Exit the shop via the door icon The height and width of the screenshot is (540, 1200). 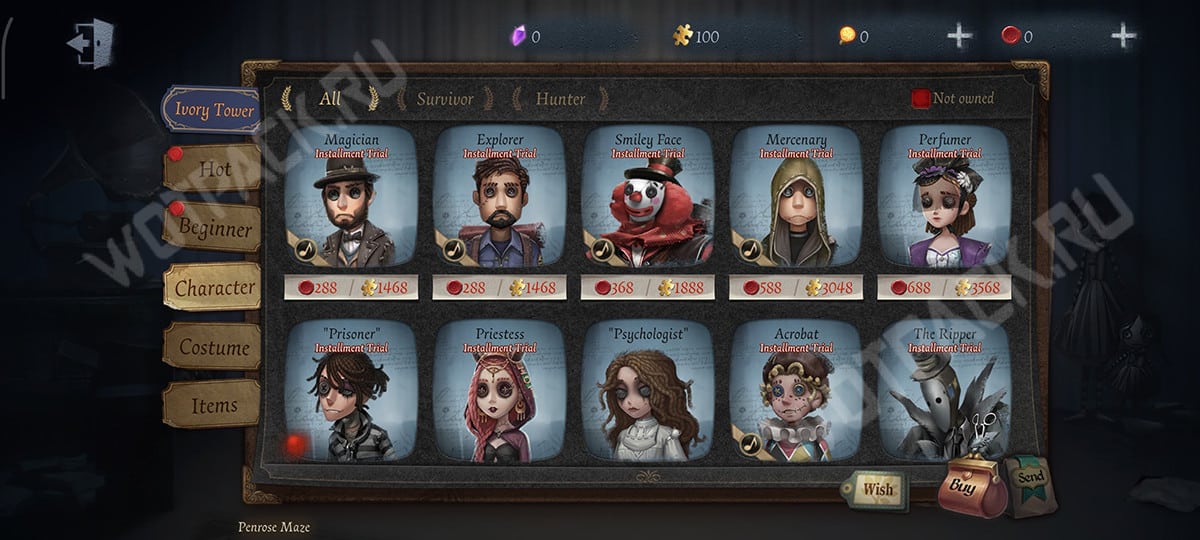pos(91,43)
